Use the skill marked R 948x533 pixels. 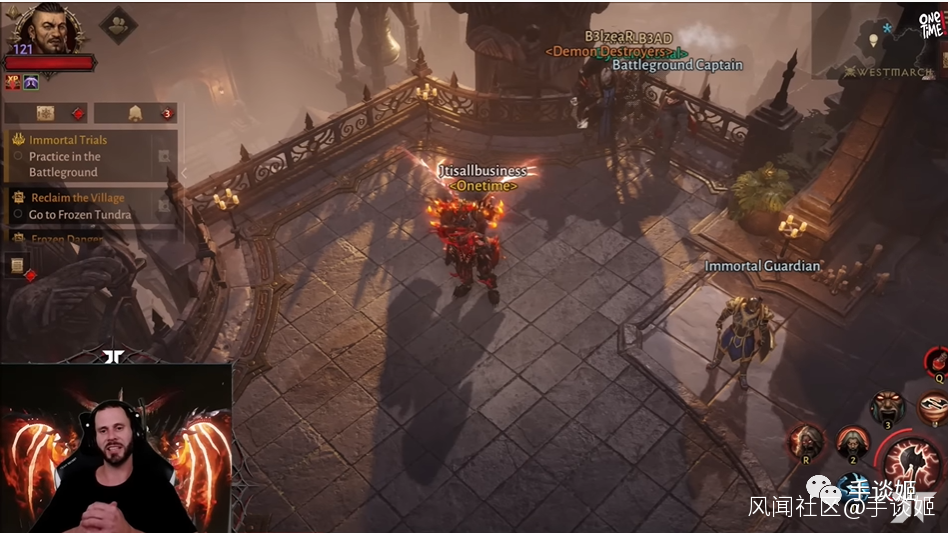(806, 441)
